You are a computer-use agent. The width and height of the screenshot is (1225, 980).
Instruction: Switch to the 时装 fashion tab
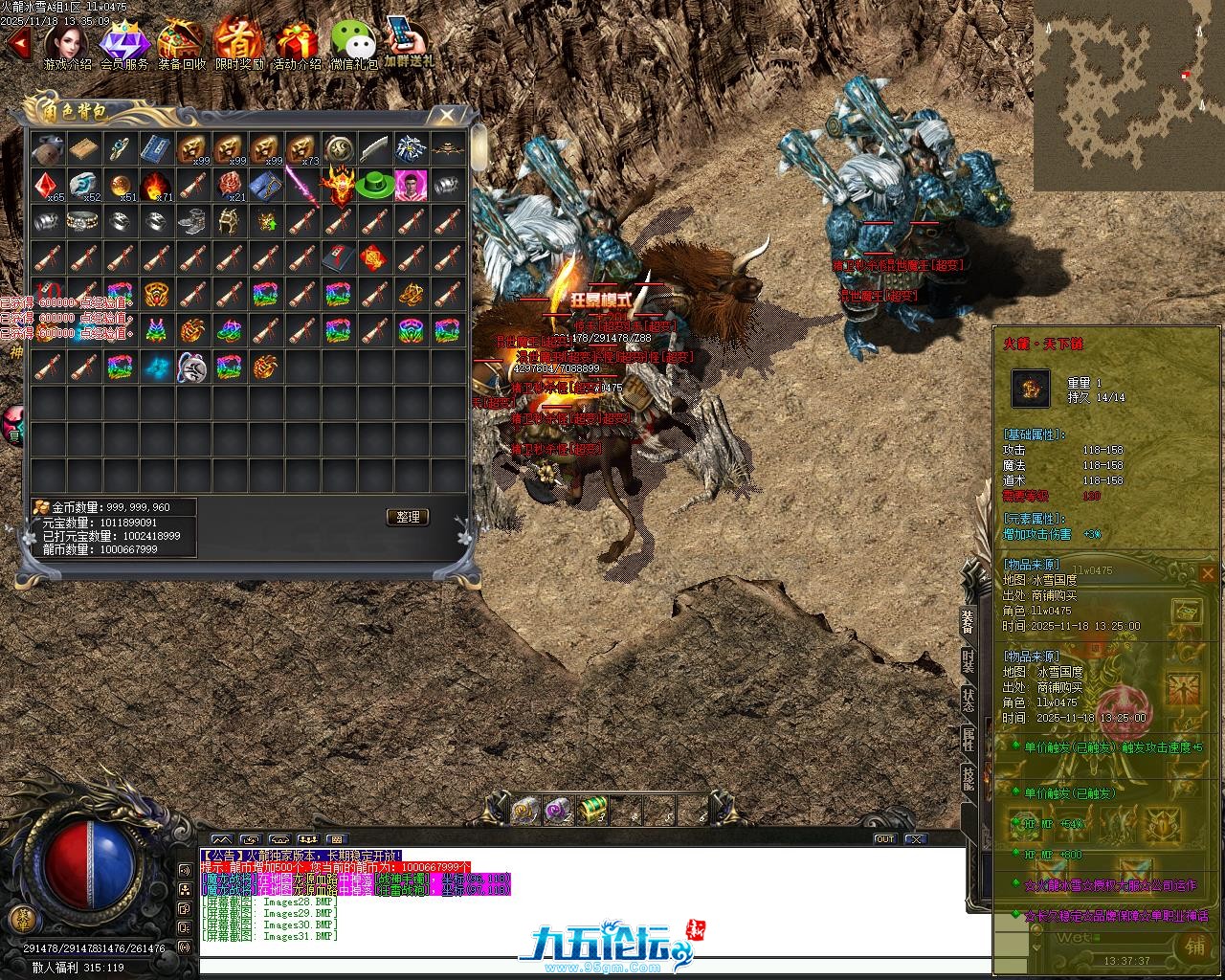968,662
